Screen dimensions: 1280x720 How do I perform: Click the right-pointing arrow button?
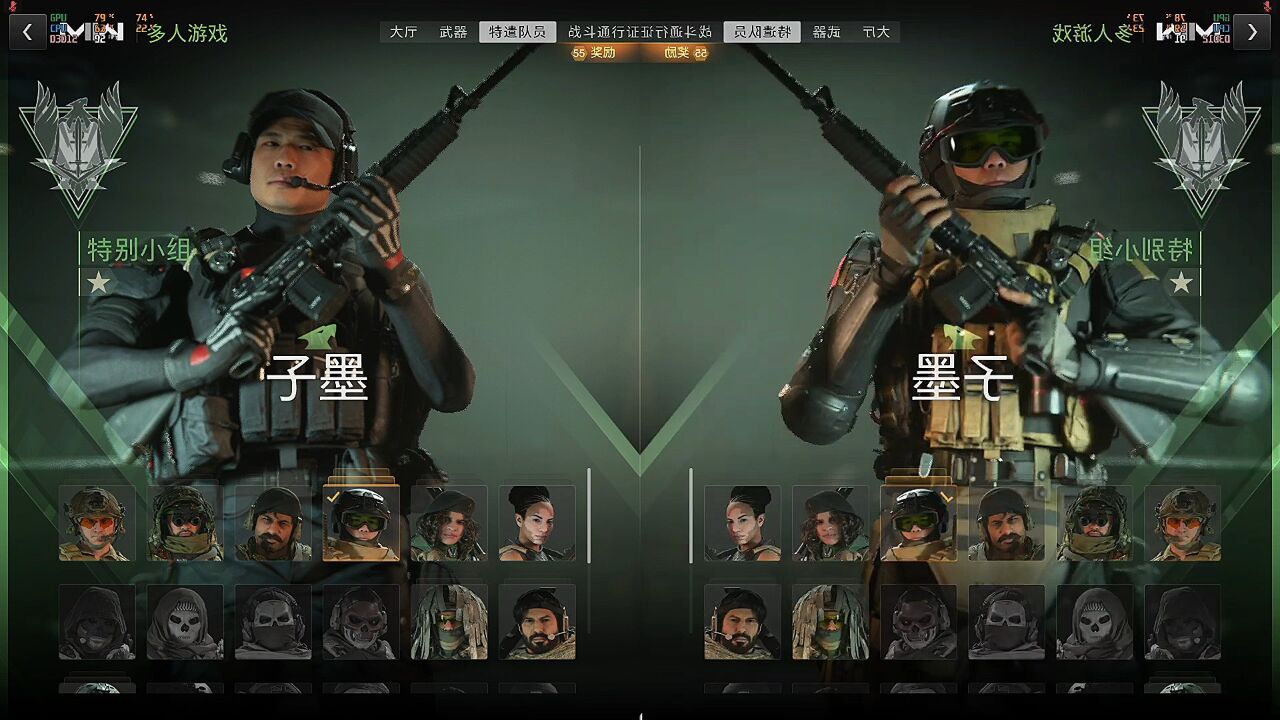click(x=1252, y=32)
